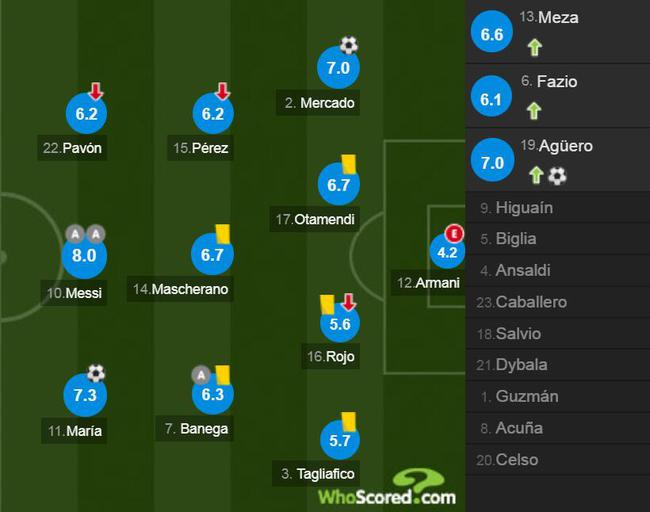The width and height of the screenshot is (650, 512).
Task: Click Pavón's player rating circle
Action: tap(86, 114)
